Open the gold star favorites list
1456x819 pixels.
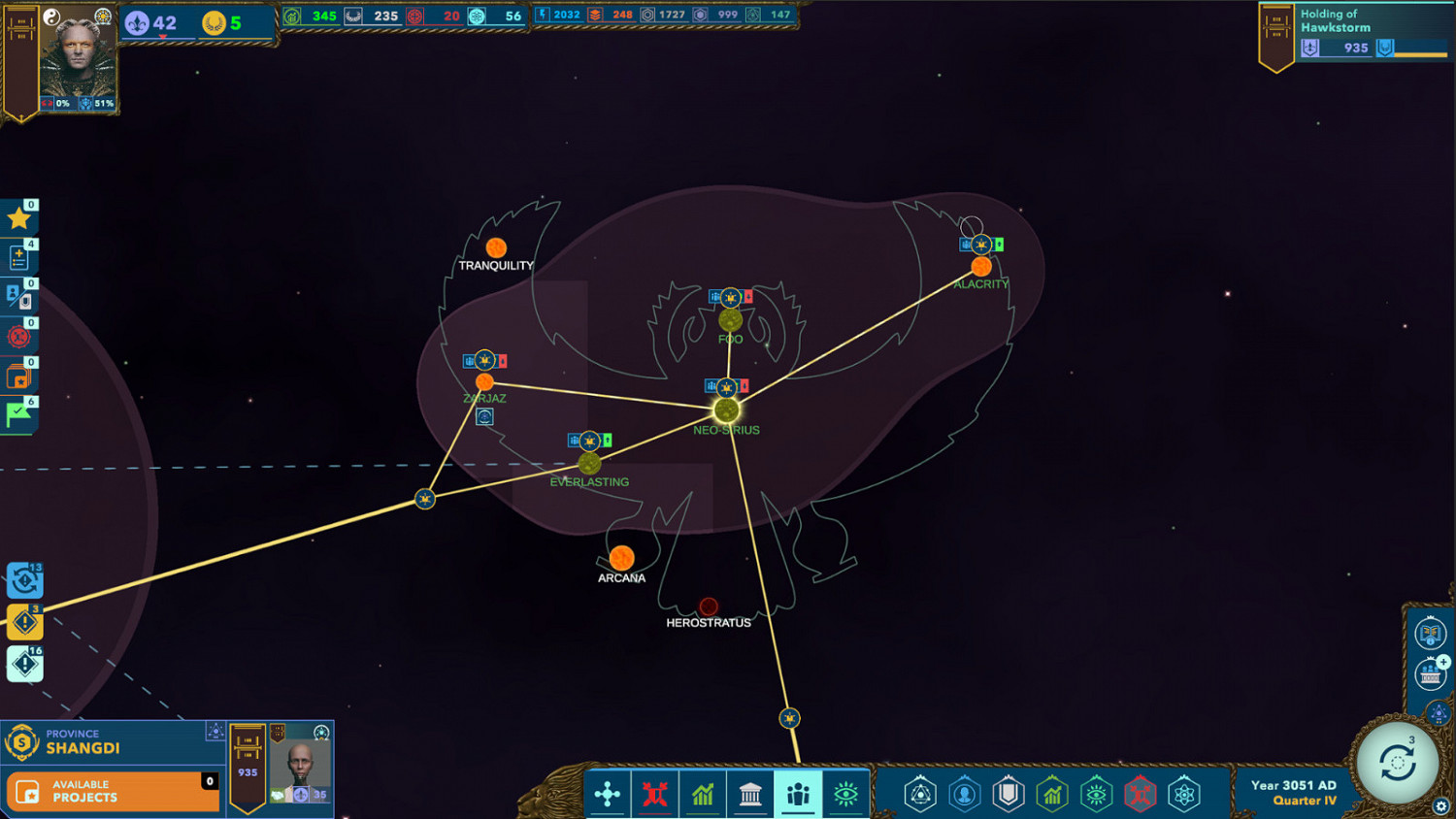coord(18,218)
